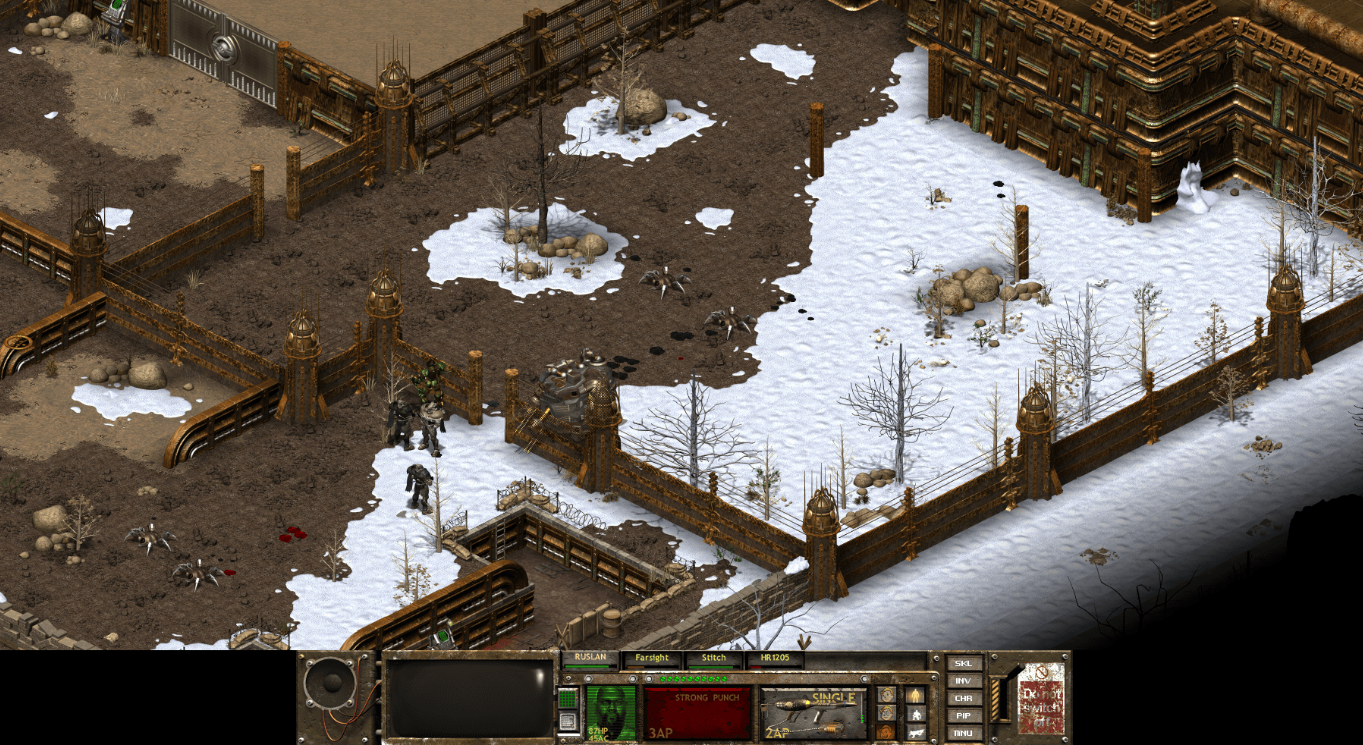Set the middle Vault Boy sentry mode

pyautogui.click(x=886, y=714)
